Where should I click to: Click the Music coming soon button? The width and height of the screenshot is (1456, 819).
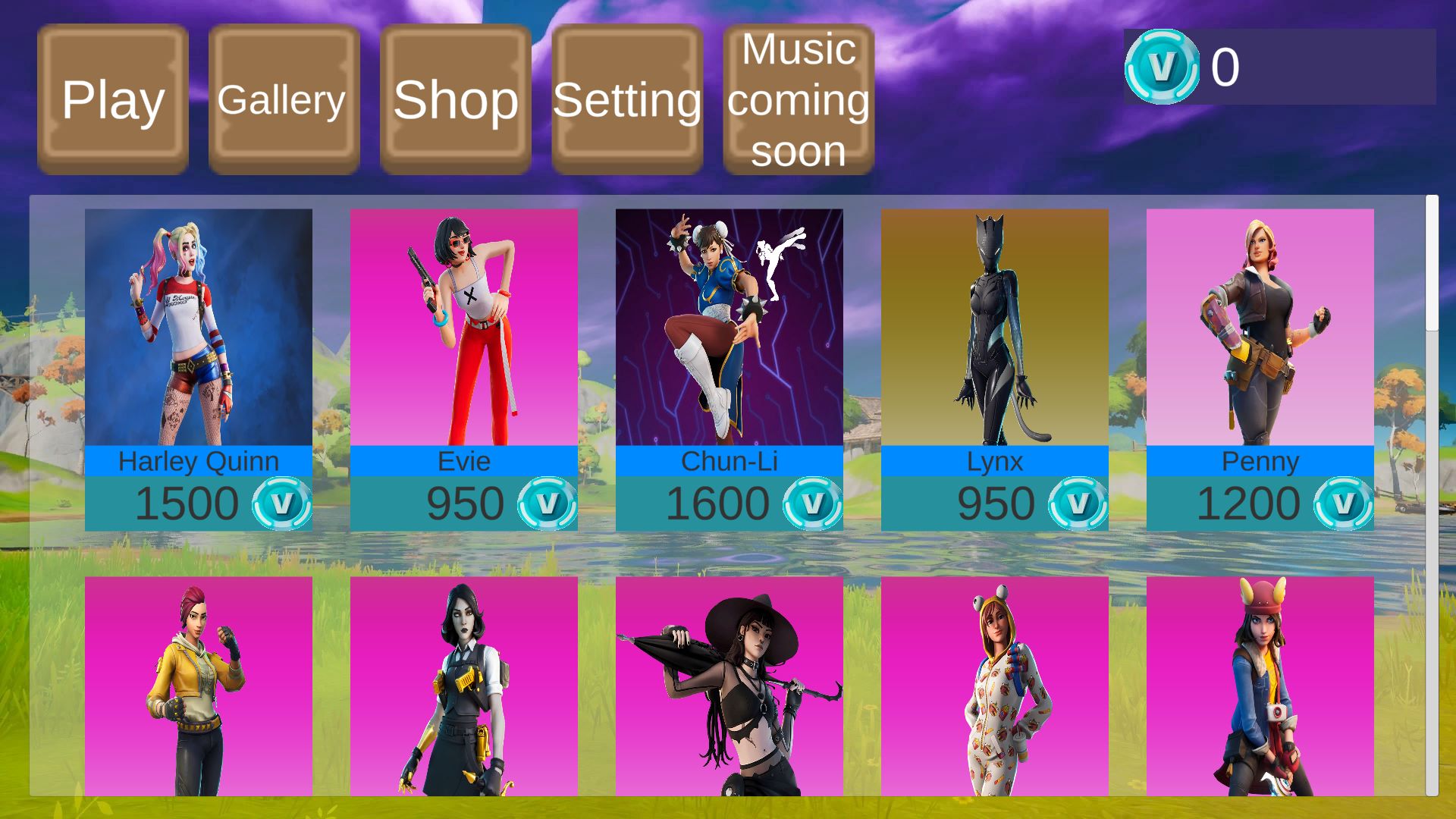pyautogui.click(x=799, y=99)
